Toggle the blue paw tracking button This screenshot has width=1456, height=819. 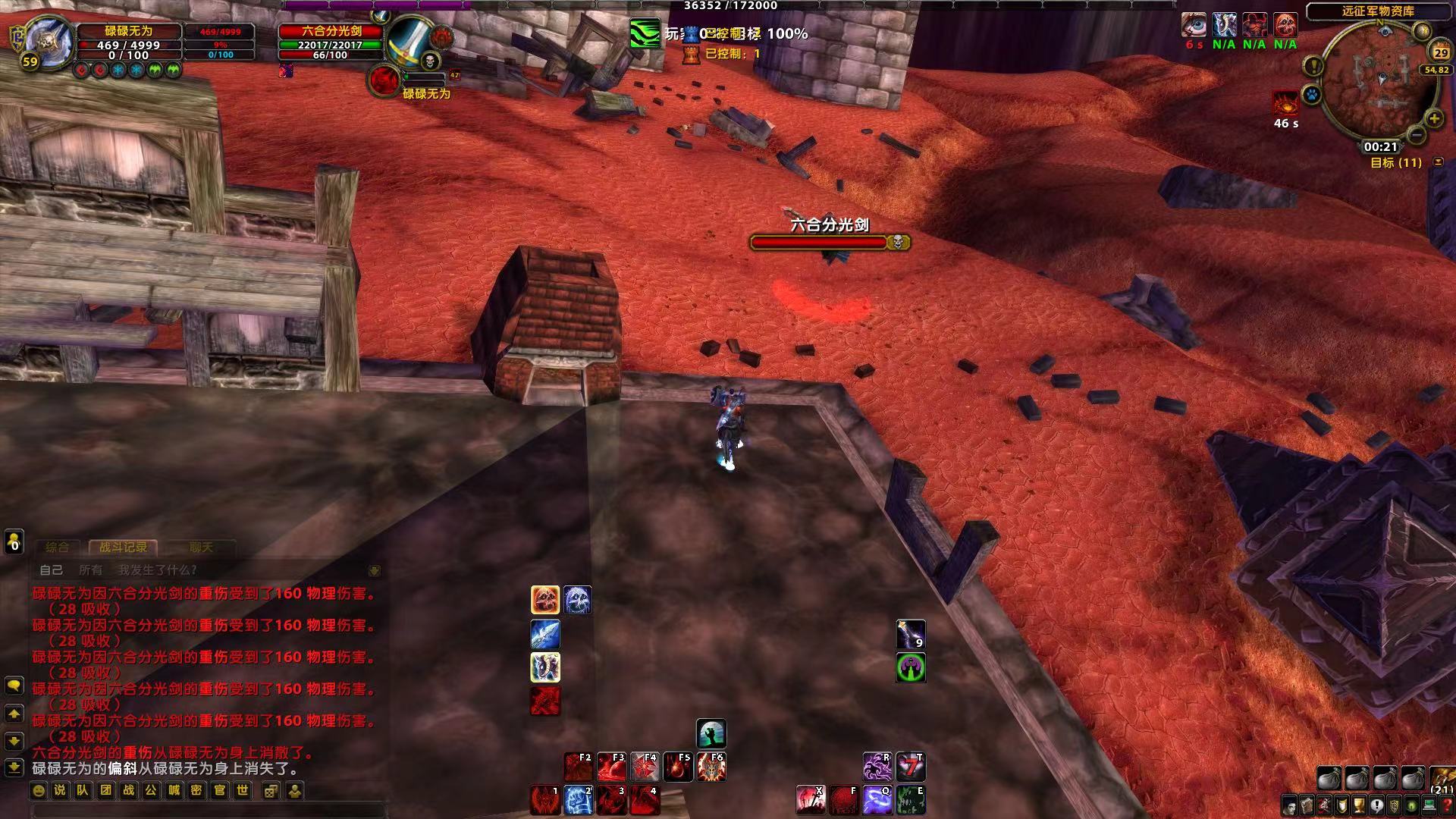(x=1311, y=96)
